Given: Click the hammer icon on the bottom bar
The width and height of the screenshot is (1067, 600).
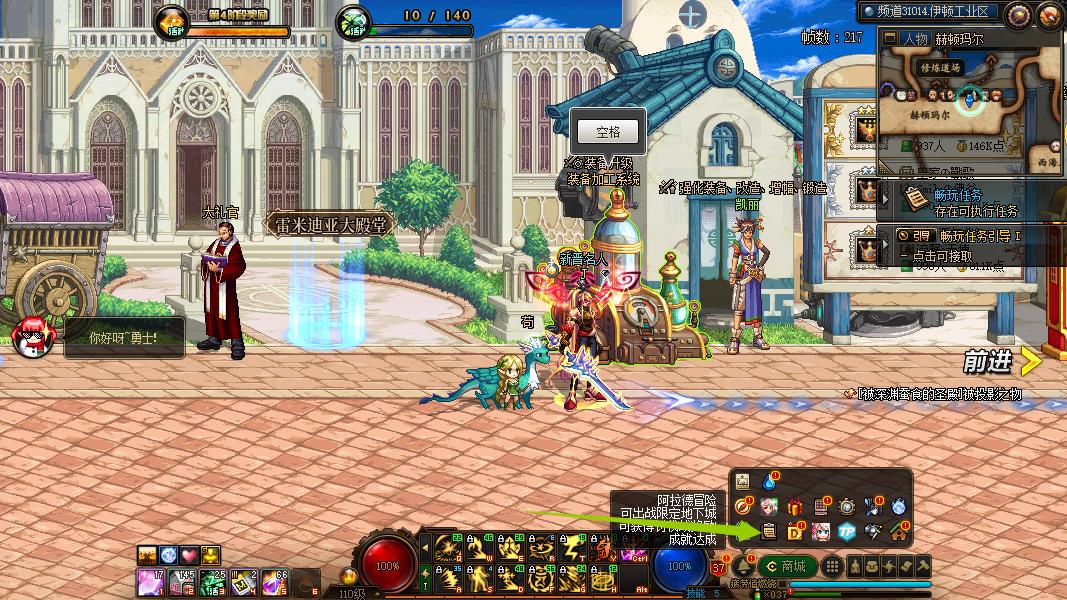Looking at the screenshot, I should 922,566.
